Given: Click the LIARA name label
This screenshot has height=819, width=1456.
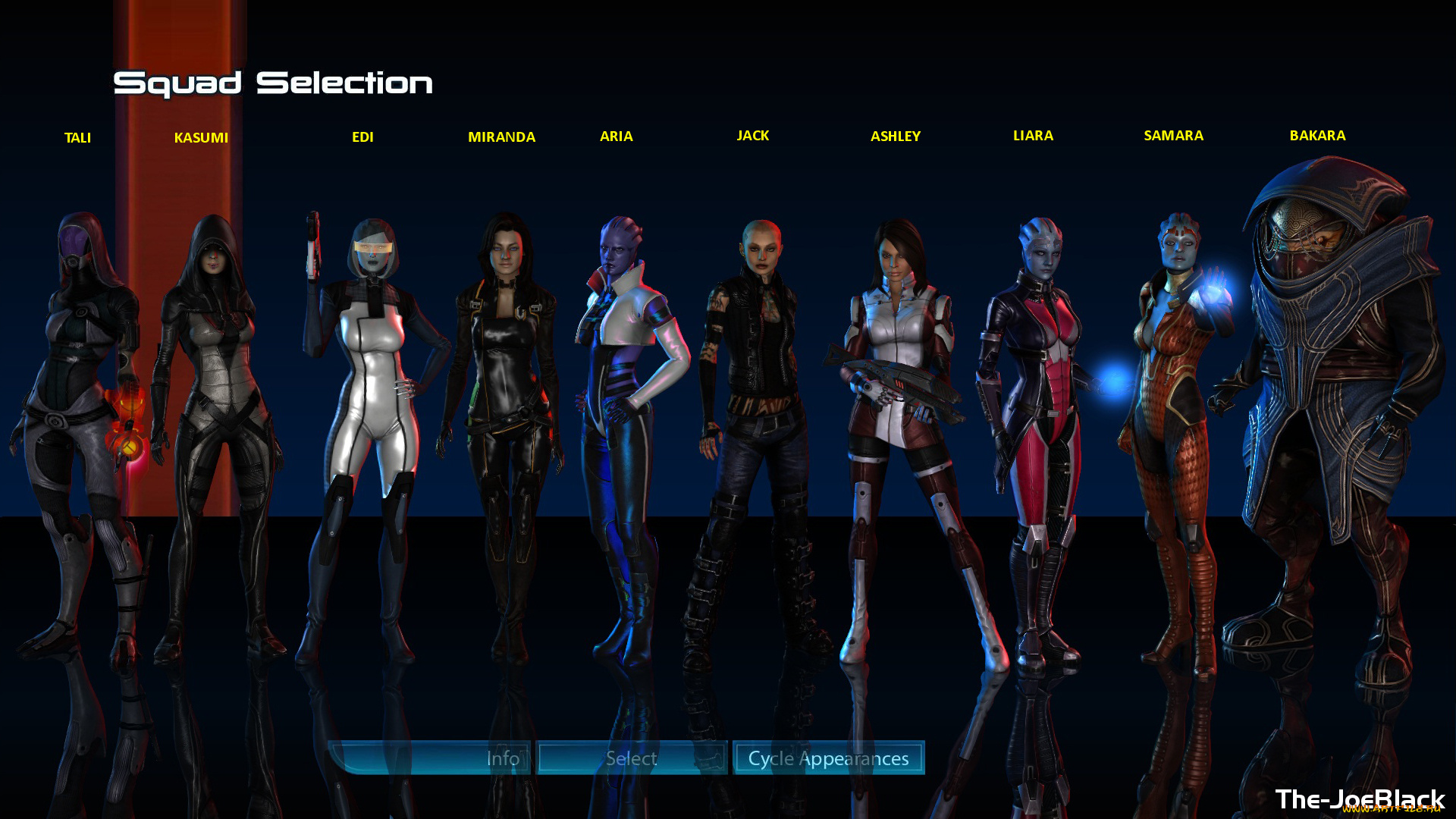Looking at the screenshot, I should pyautogui.click(x=1033, y=136).
